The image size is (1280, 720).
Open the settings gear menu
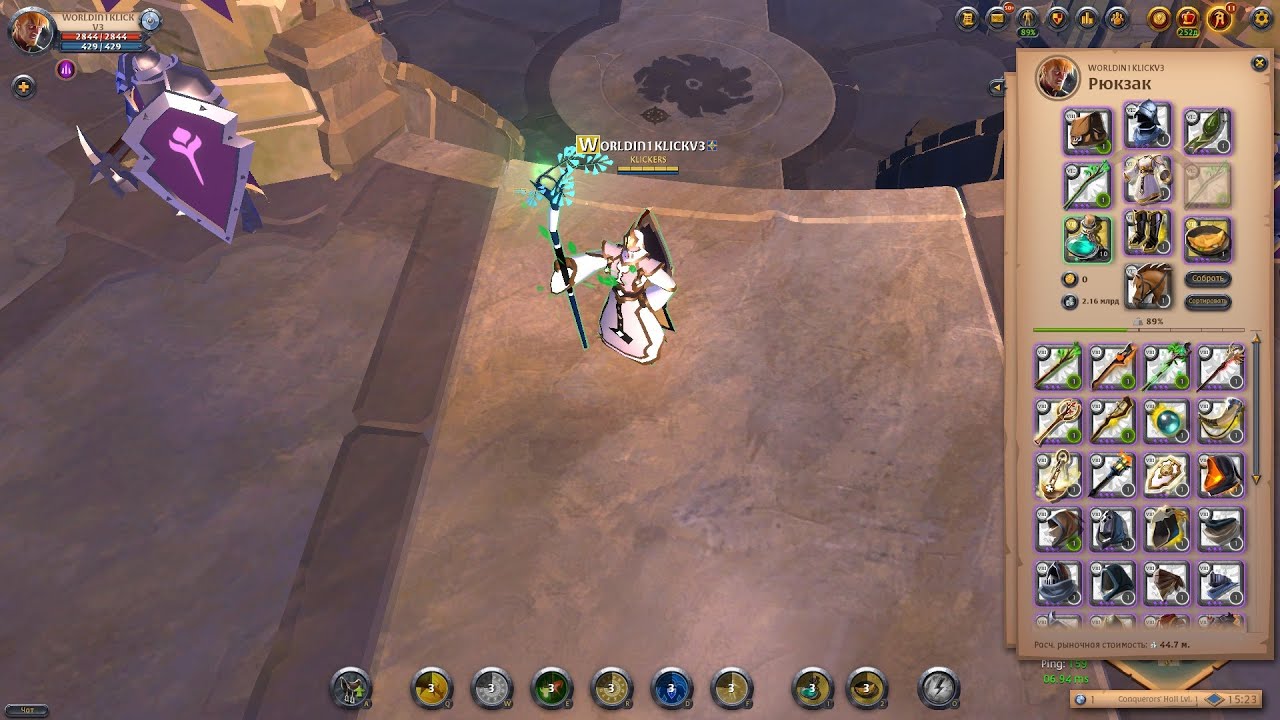(1260, 18)
